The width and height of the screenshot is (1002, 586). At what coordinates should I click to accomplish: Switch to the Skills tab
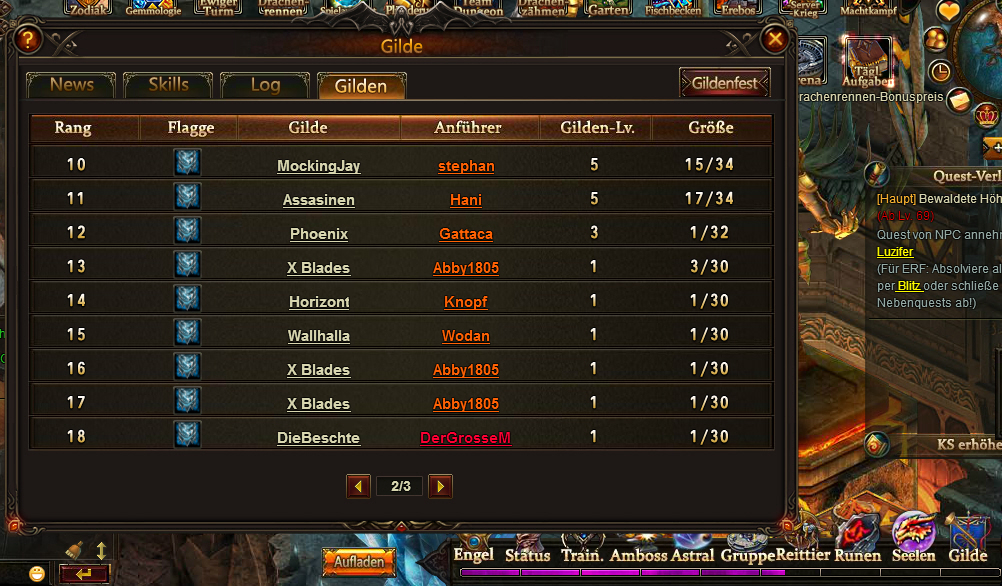168,85
